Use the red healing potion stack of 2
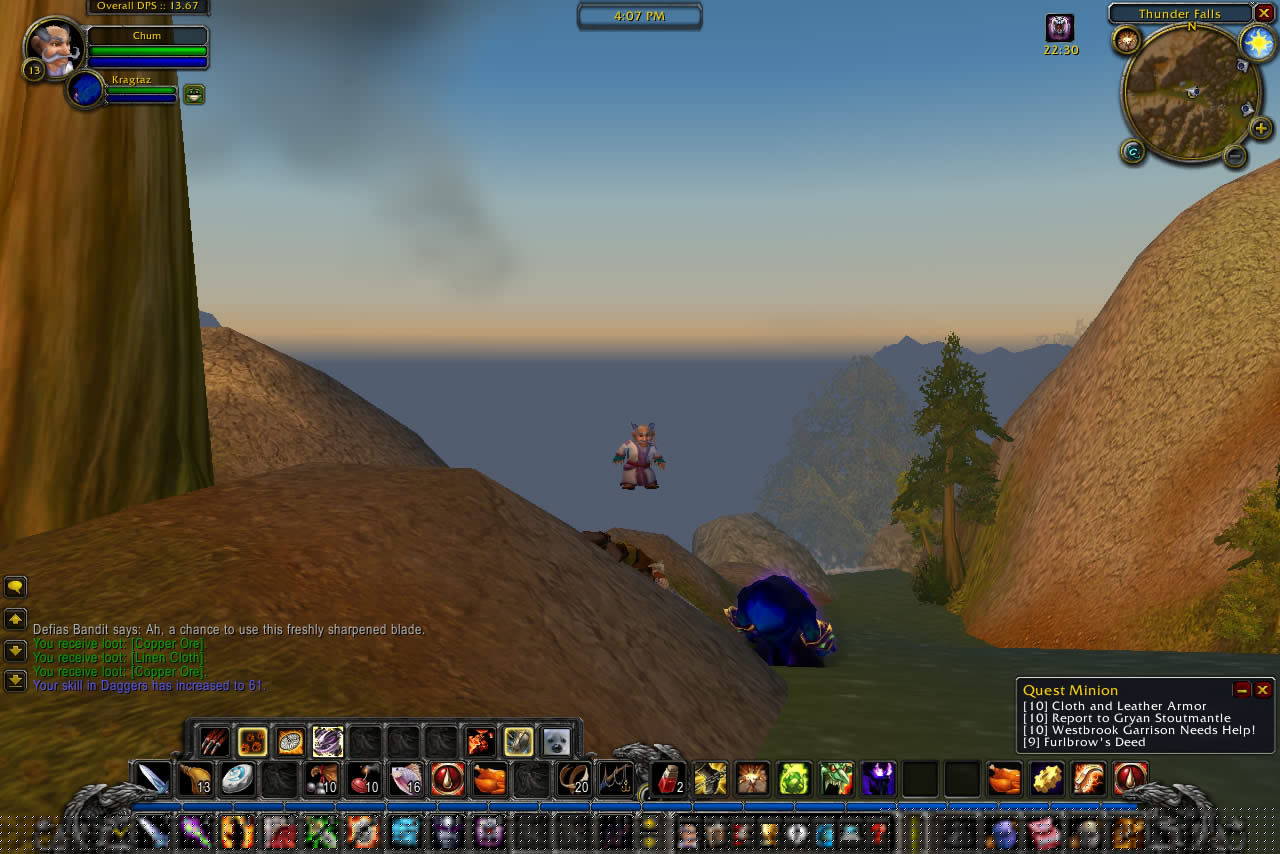1280x854 pixels. point(668,778)
